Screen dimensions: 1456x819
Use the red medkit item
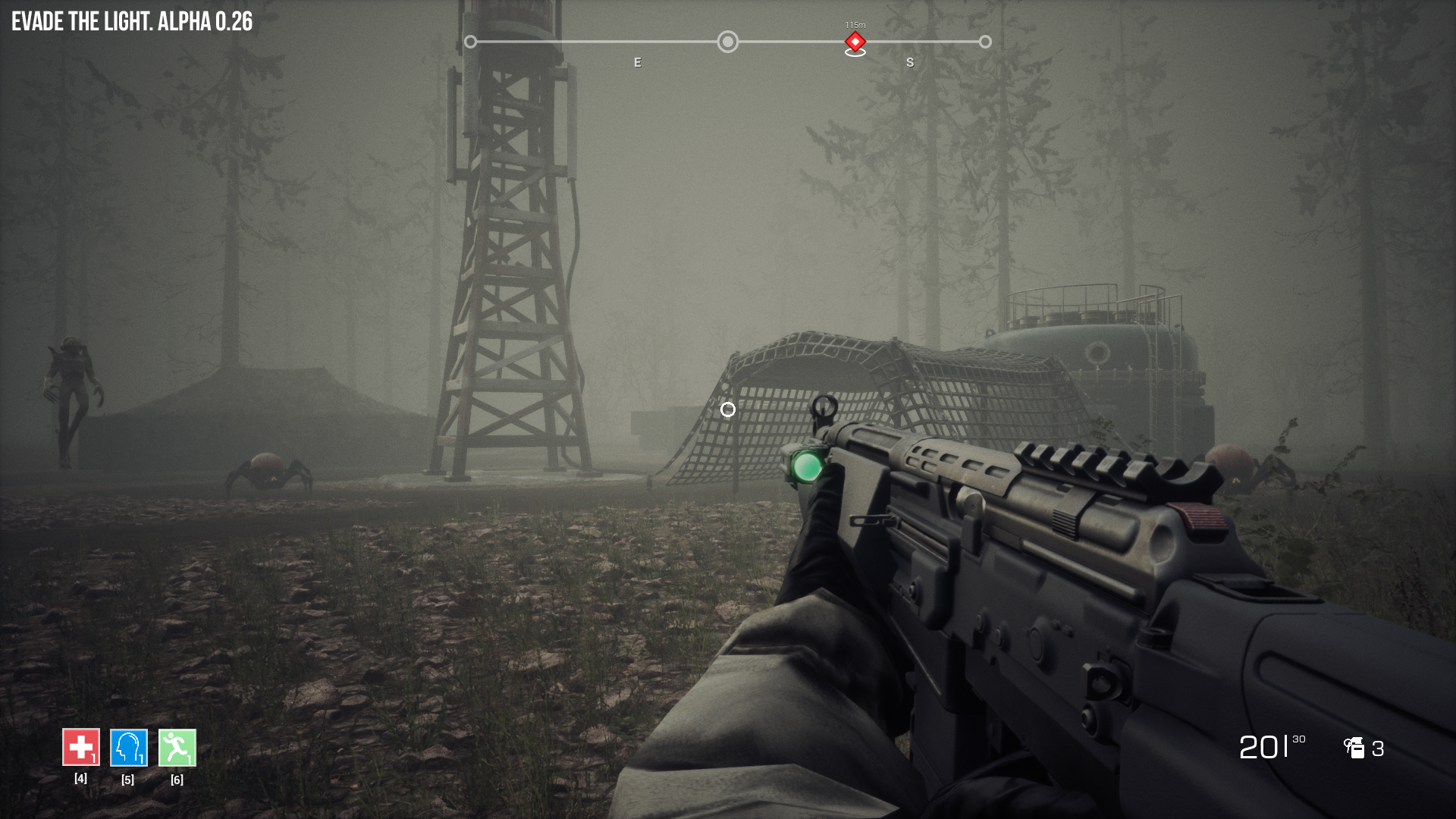tap(80, 748)
